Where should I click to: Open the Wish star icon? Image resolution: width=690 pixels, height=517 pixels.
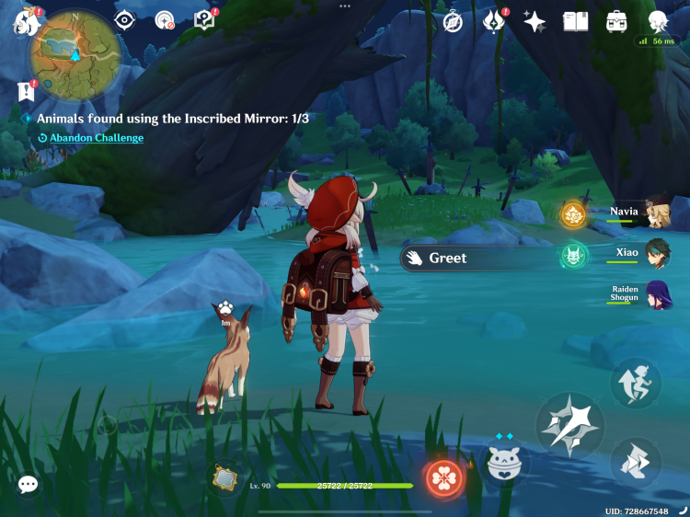click(535, 21)
